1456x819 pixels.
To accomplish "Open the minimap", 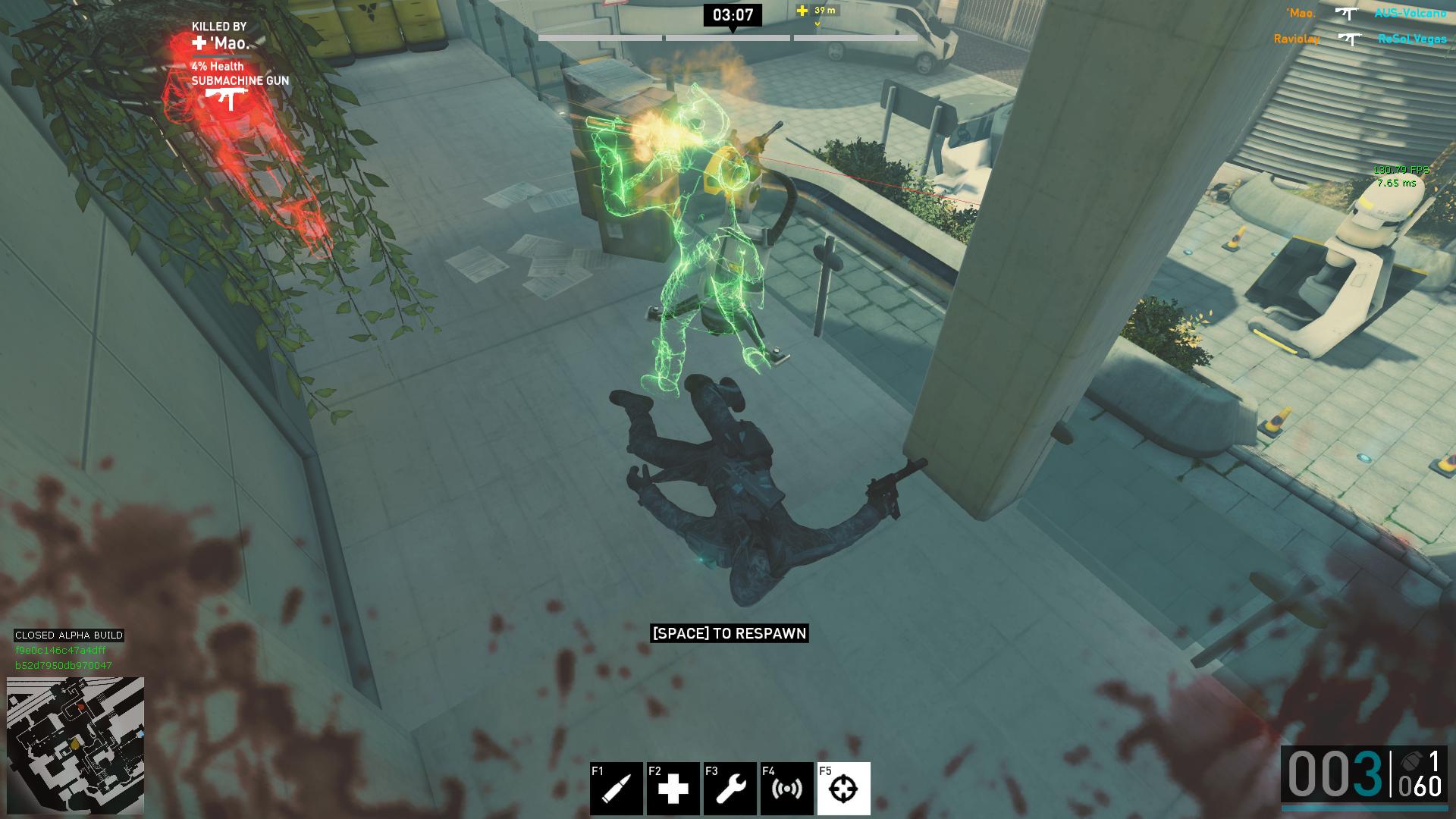I will pyautogui.click(x=75, y=745).
